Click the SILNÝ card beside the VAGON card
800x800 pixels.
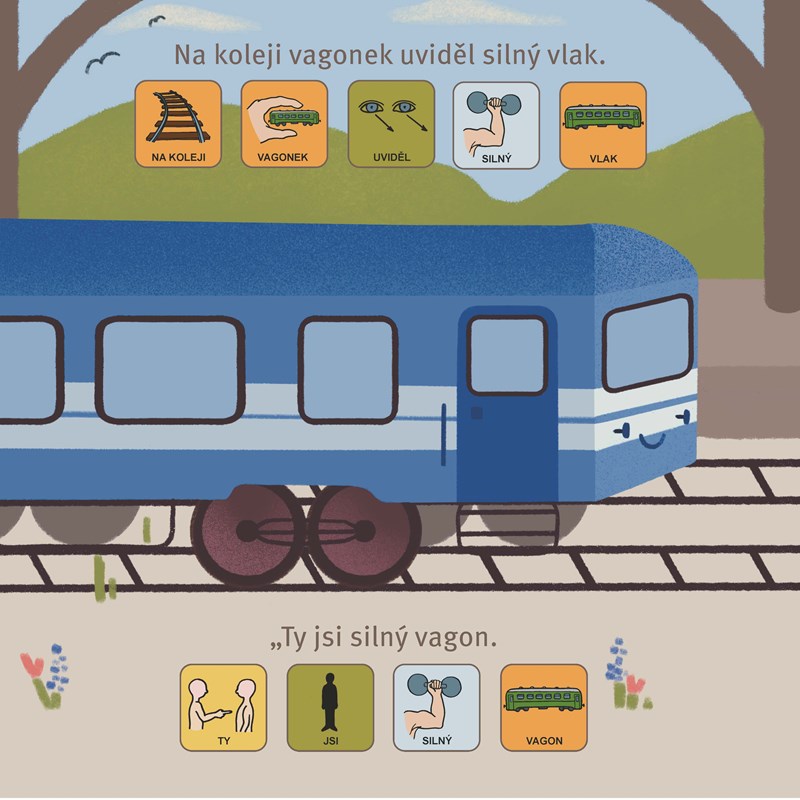tap(436, 707)
